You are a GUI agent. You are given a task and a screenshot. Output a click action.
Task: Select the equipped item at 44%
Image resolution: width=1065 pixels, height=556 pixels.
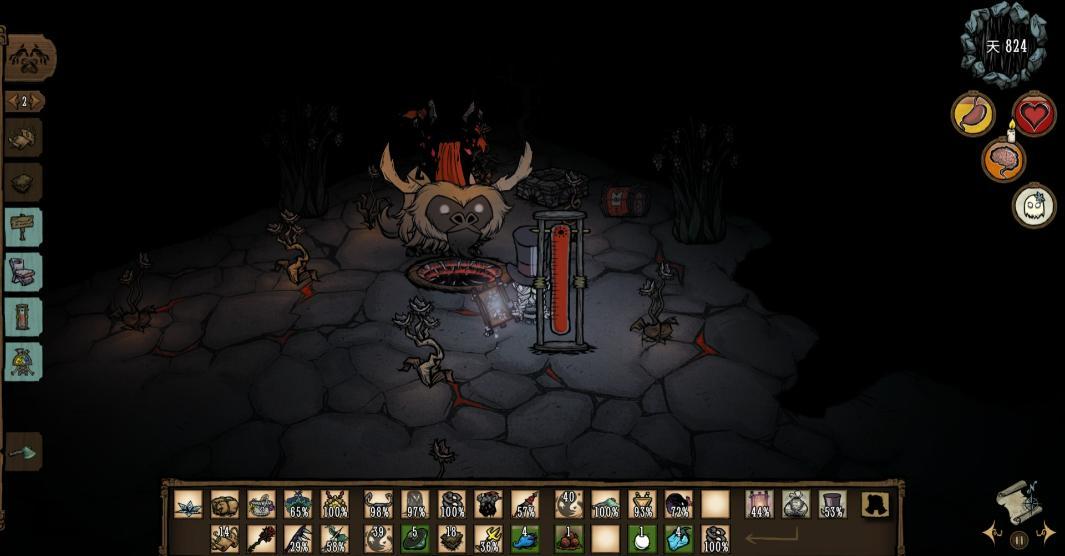coord(759,504)
